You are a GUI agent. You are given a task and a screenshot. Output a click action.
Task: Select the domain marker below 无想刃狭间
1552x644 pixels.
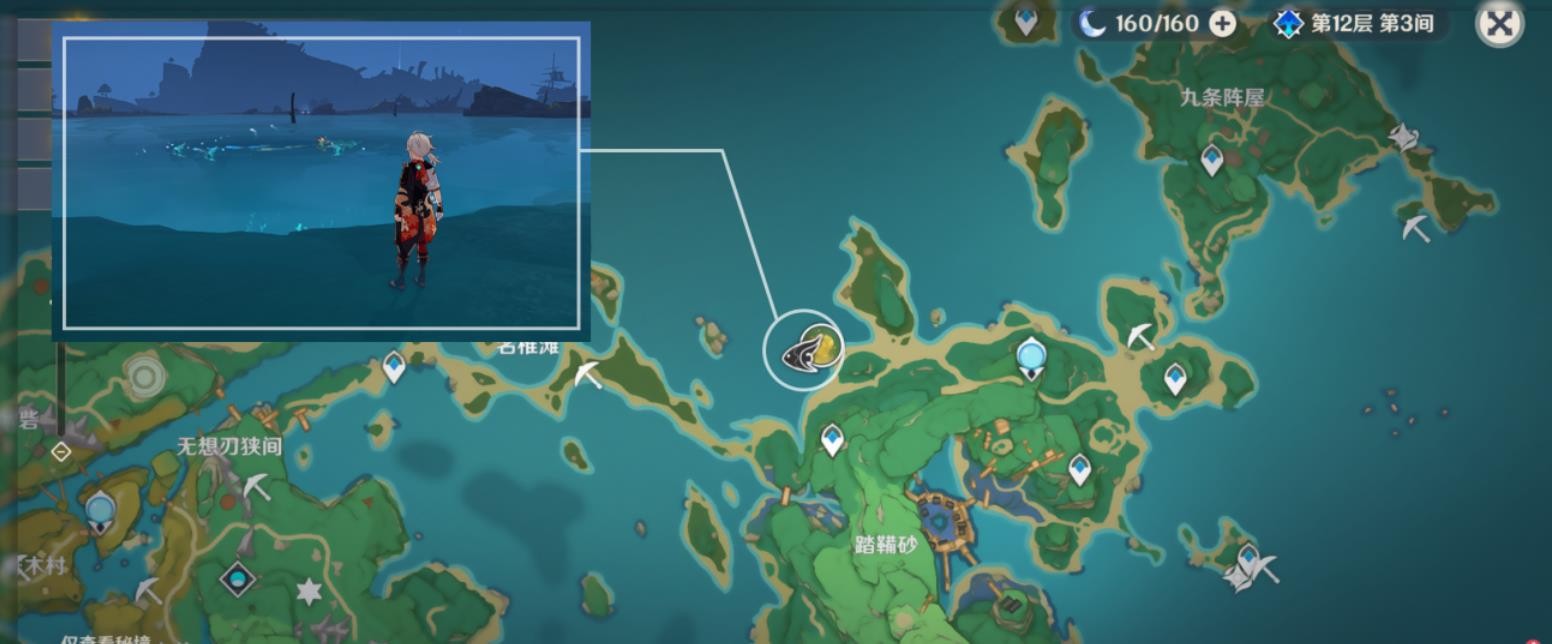click(238, 578)
